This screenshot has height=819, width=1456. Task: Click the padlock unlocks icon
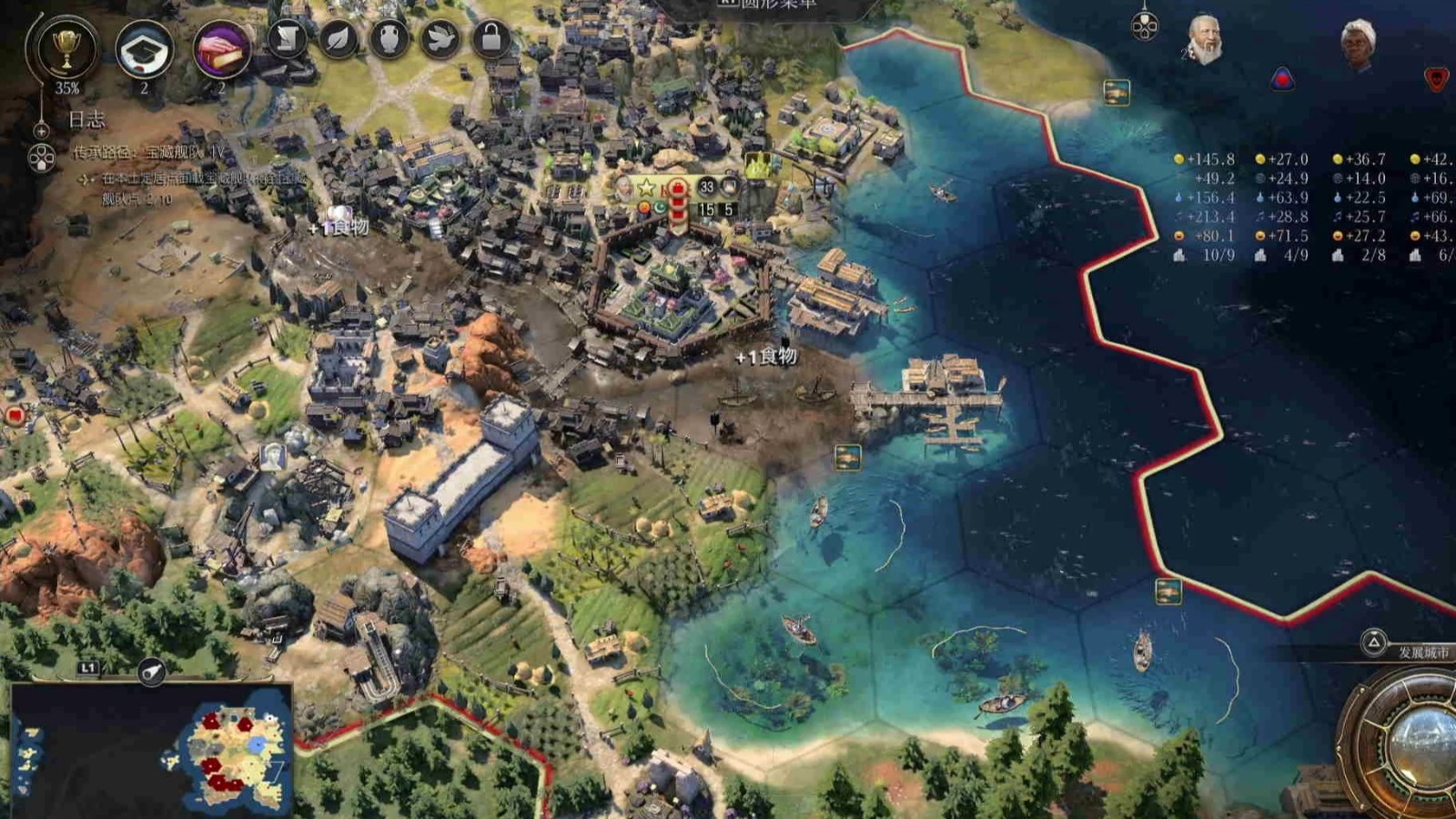click(x=491, y=39)
